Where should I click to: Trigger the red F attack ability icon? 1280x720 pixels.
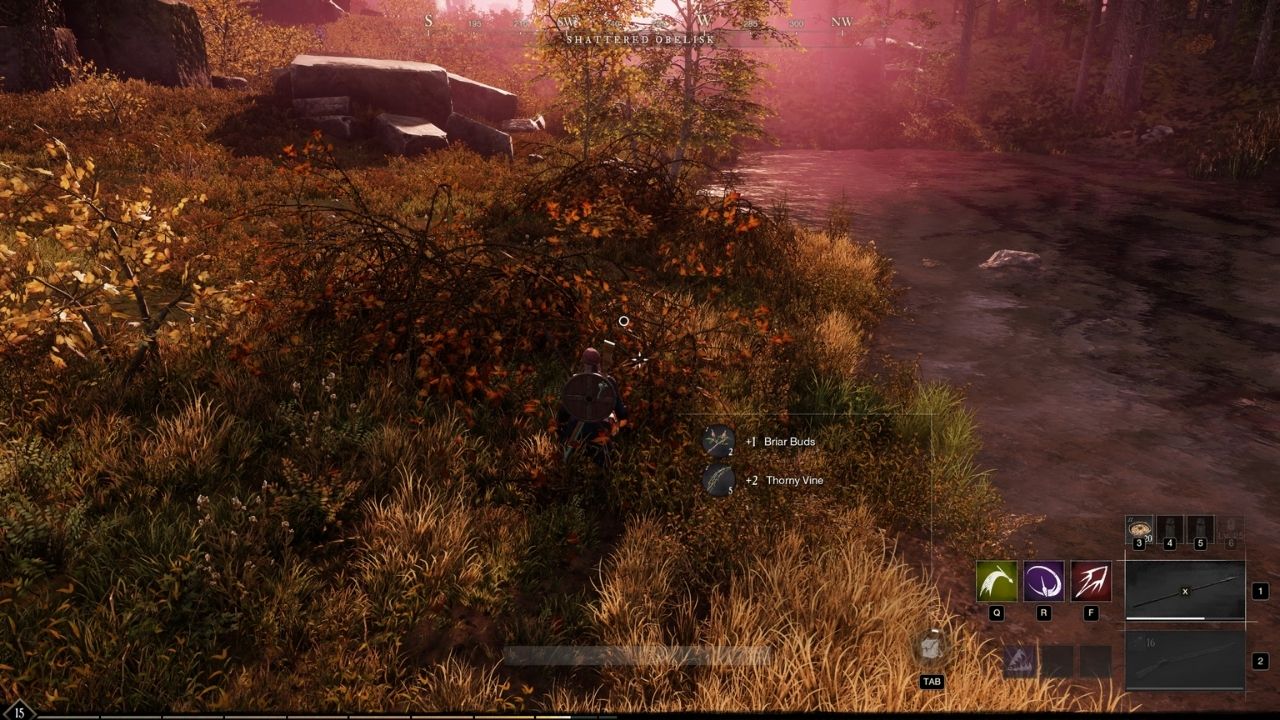1090,580
